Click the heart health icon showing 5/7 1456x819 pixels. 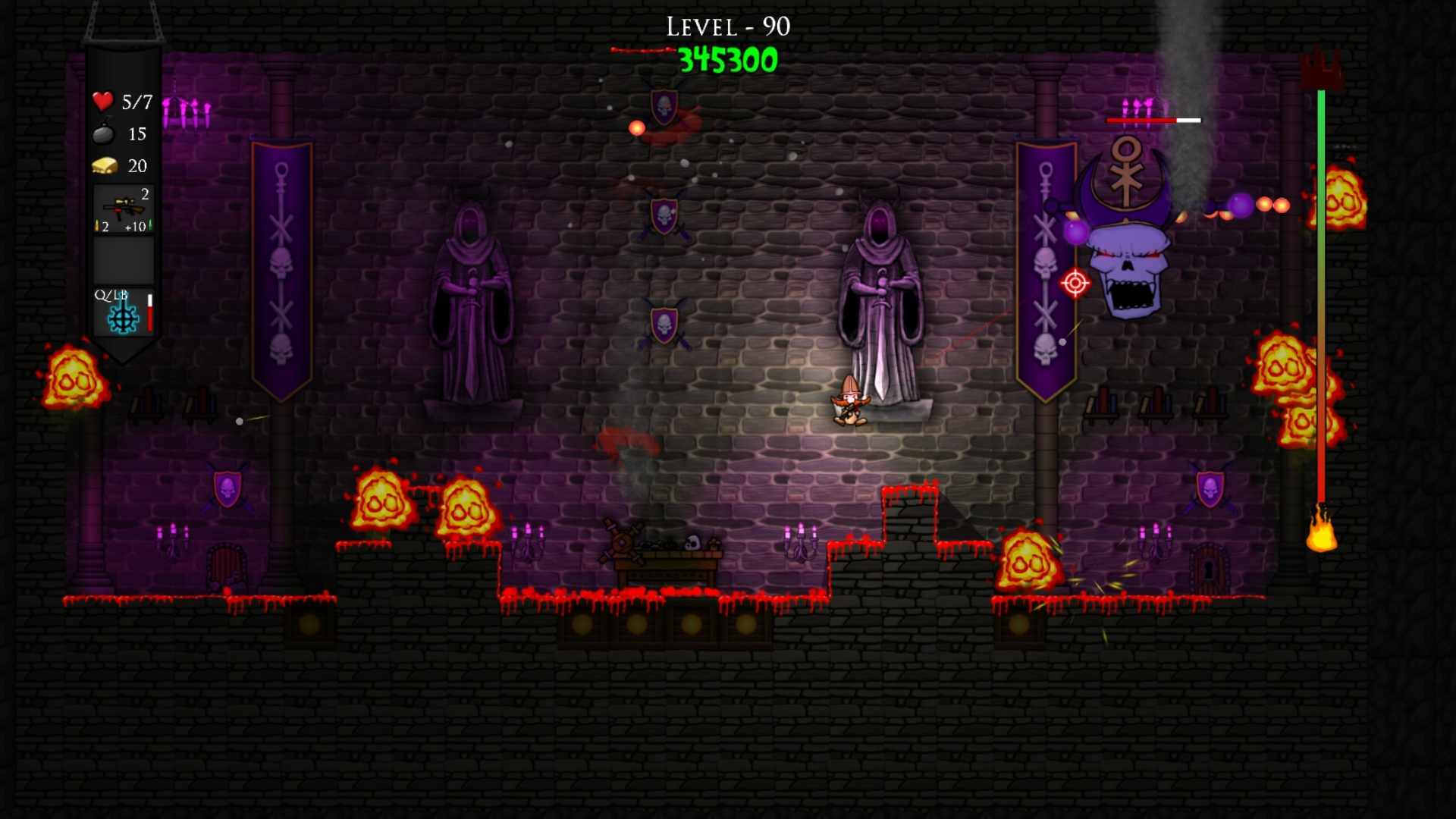pos(102,101)
